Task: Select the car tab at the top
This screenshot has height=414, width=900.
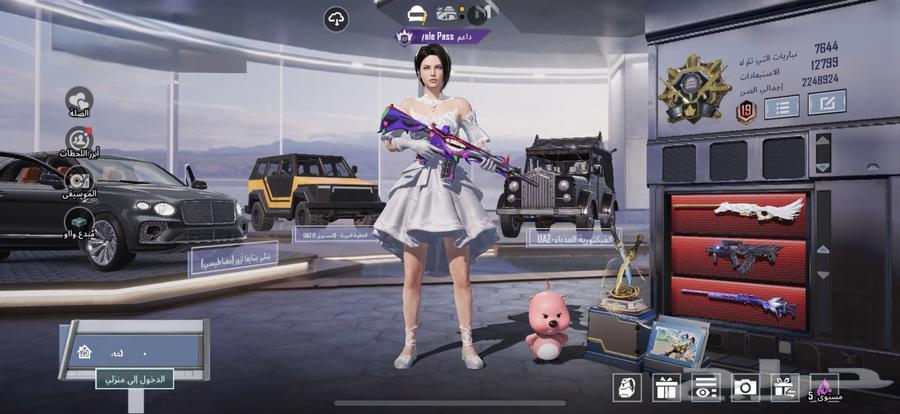Action: [x=416, y=14]
